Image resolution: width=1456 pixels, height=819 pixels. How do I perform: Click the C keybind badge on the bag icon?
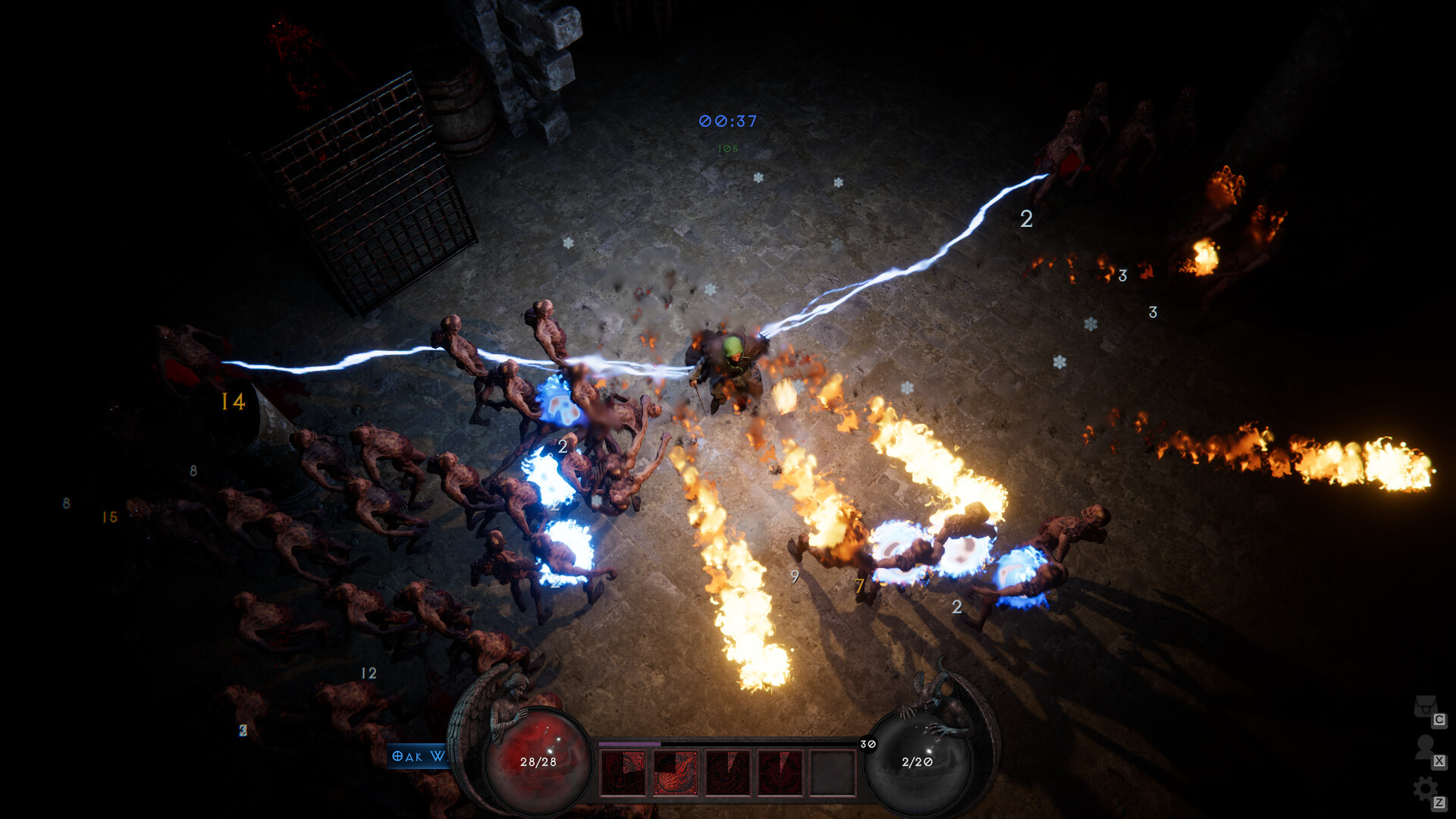[x=1439, y=720]
